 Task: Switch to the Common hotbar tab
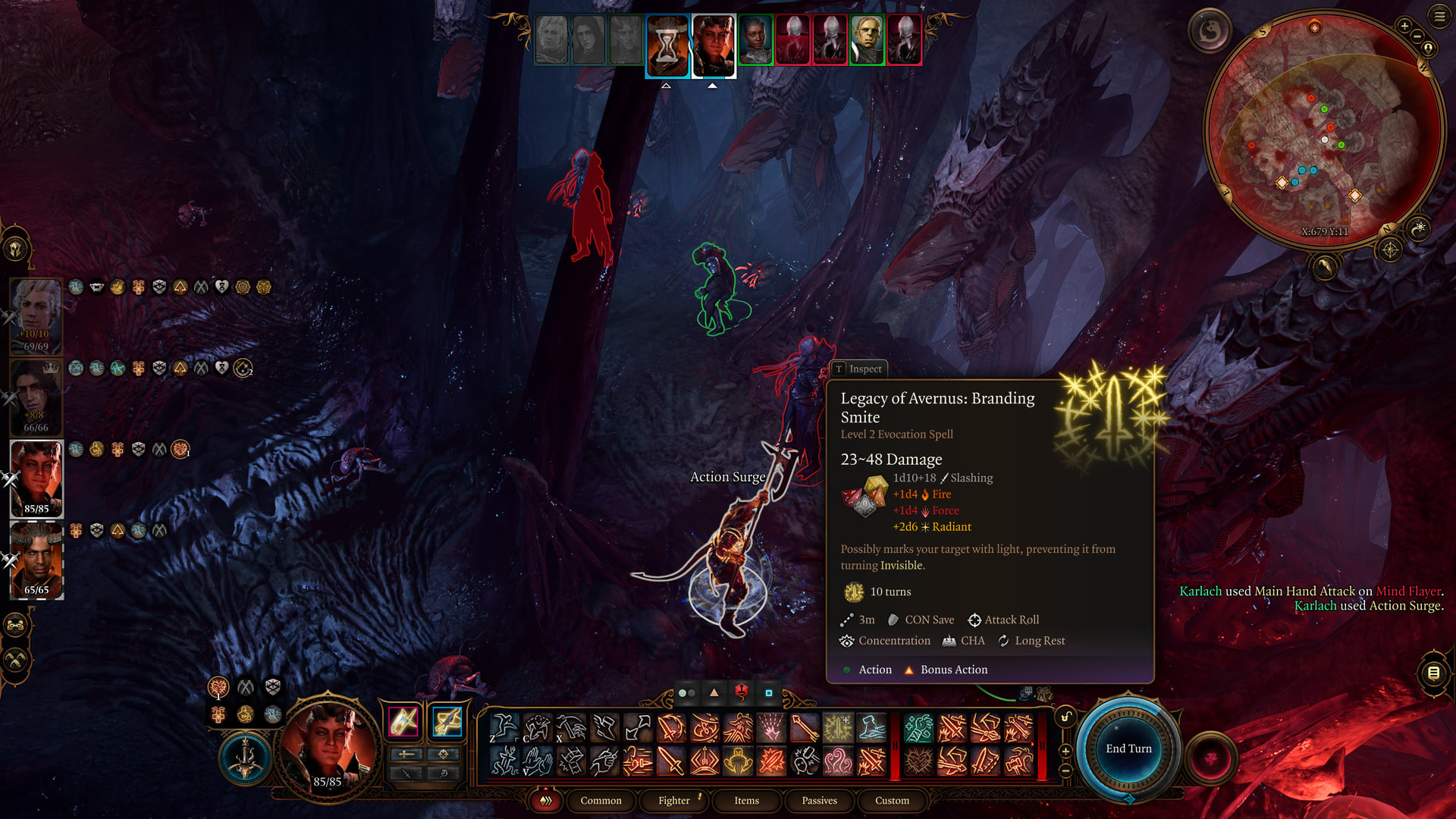601,800
